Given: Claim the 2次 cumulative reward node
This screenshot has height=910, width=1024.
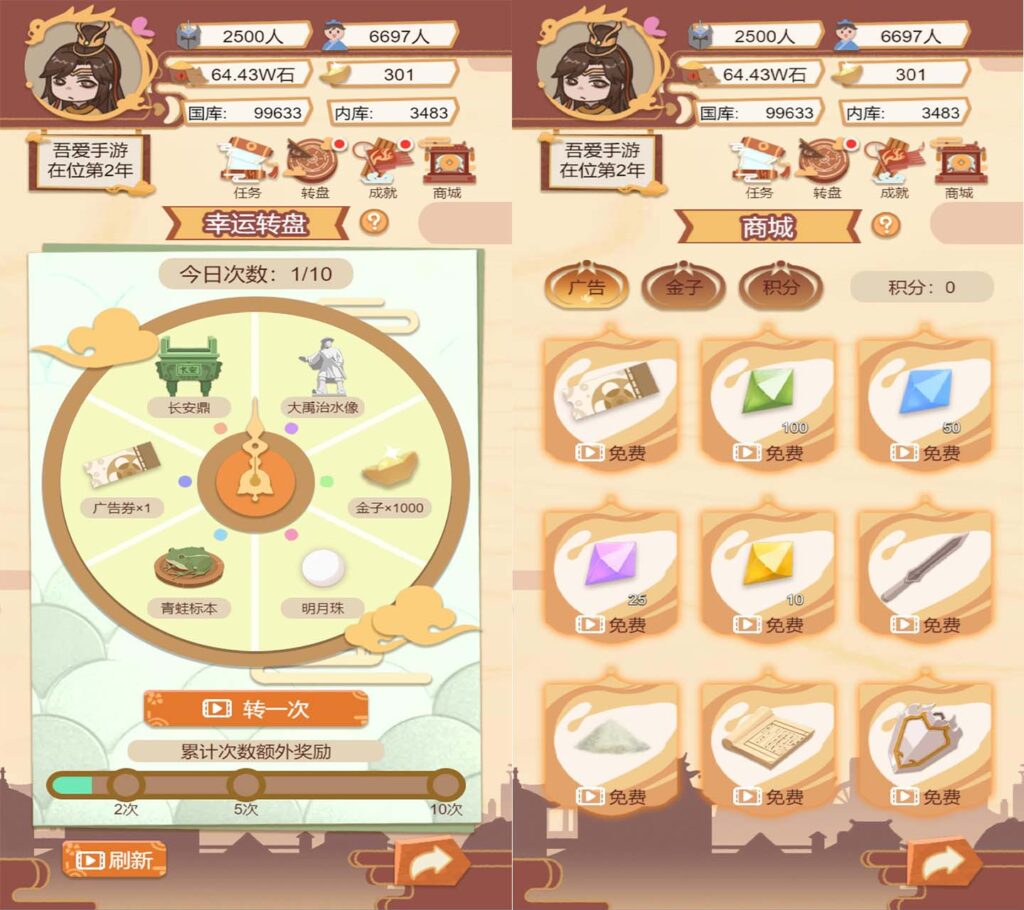Looking at the screenshot, I should coord(126,785).
